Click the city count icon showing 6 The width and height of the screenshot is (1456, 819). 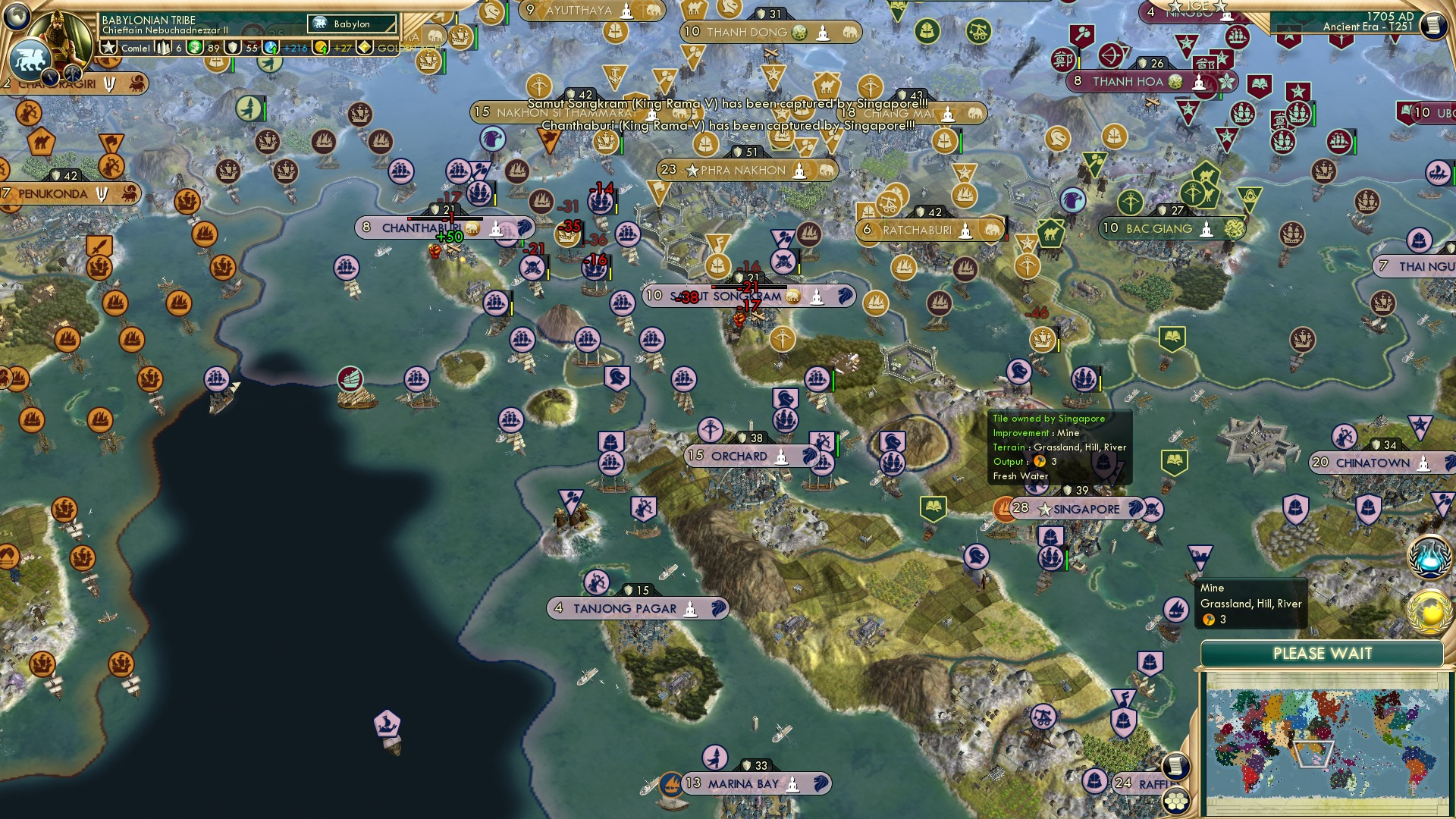(x=161, y=46)
